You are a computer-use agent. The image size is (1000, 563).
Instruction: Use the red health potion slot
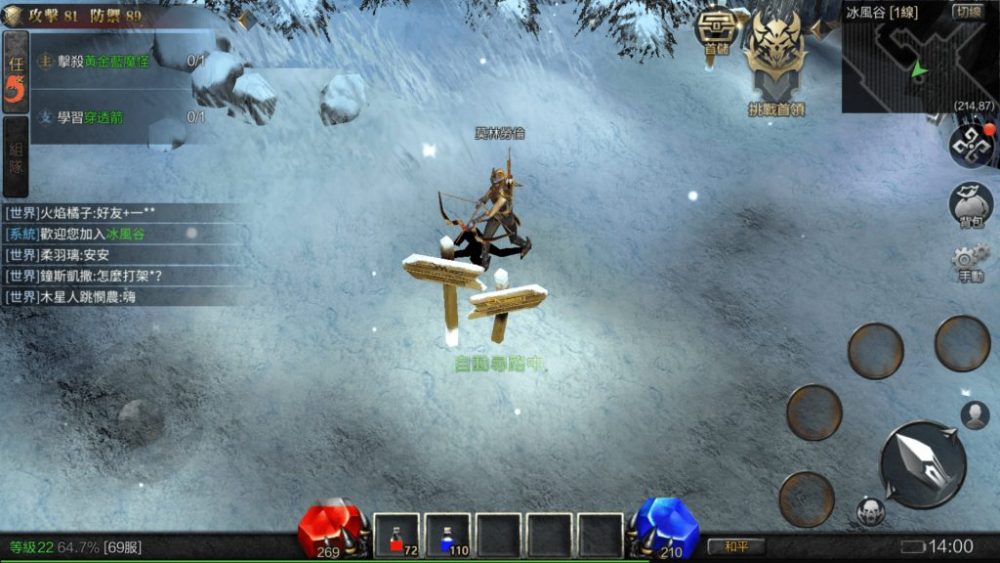(397, 535)
